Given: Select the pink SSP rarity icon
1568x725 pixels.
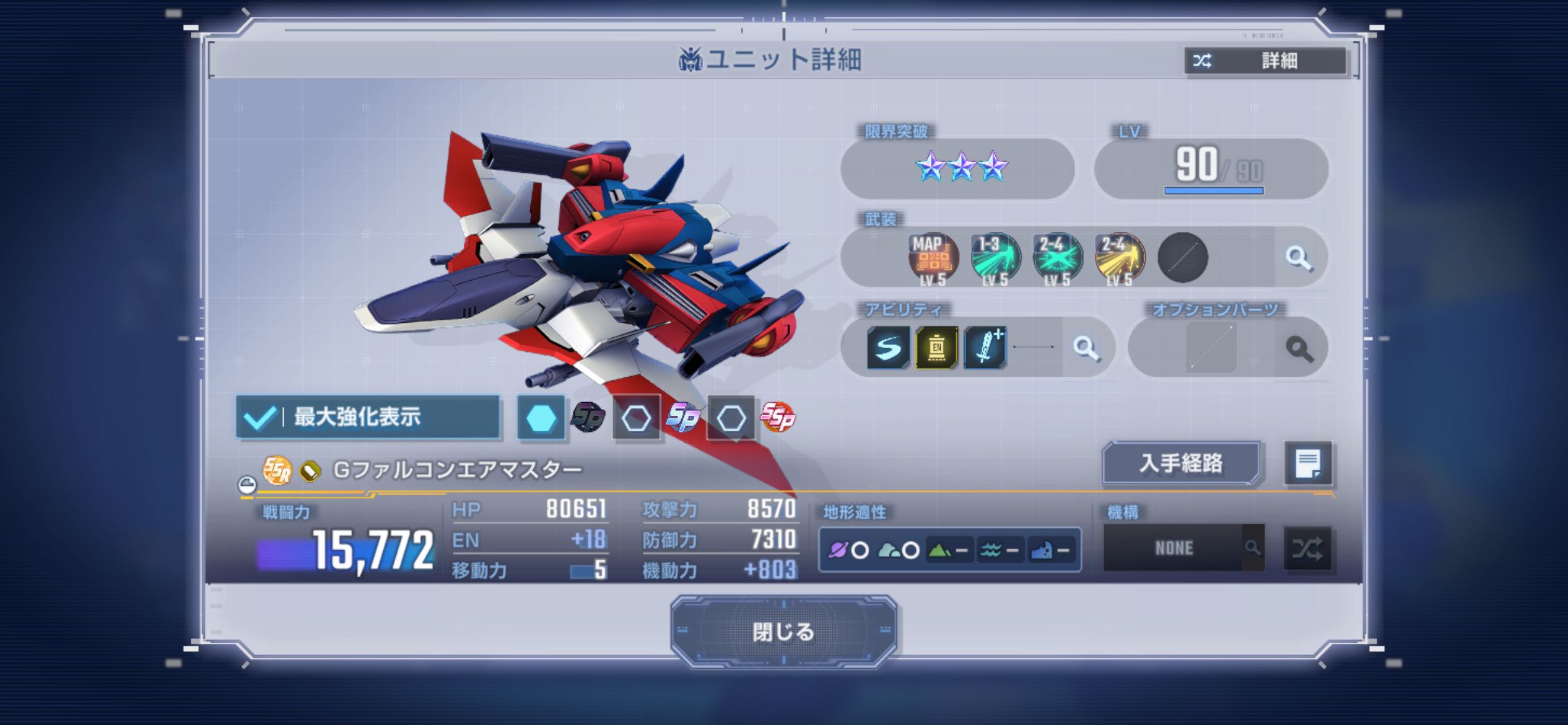Looking at the screenshot, I should coord(778,417).
